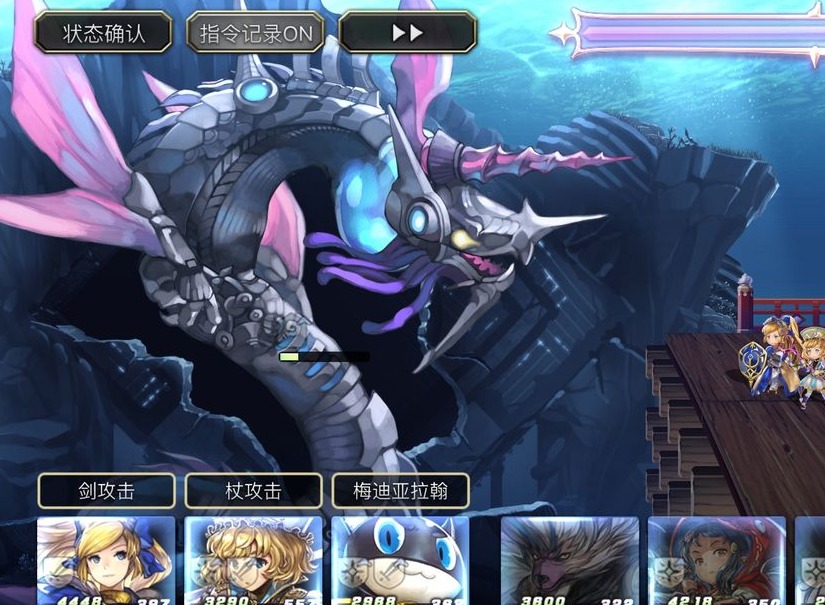The width and height of the screenshot is (825, 605).
Task: Toggle the 指令记录ON command record button
Action: point(256,33)
